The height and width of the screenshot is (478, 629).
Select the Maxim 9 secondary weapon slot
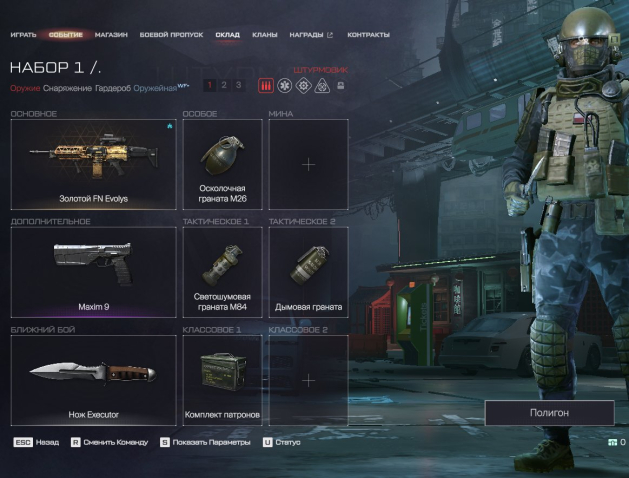(93, 272)
